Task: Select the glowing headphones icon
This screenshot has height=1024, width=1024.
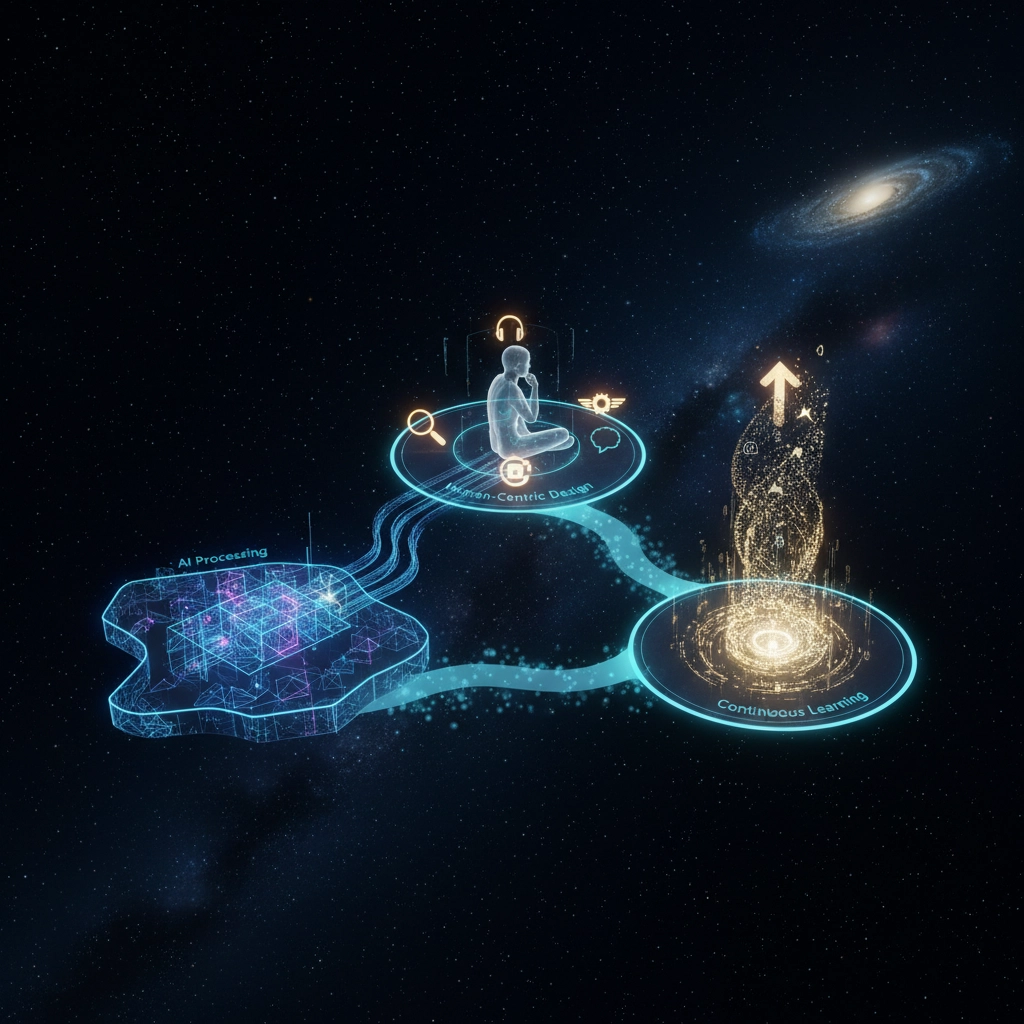Action: (x=510, y=328)
